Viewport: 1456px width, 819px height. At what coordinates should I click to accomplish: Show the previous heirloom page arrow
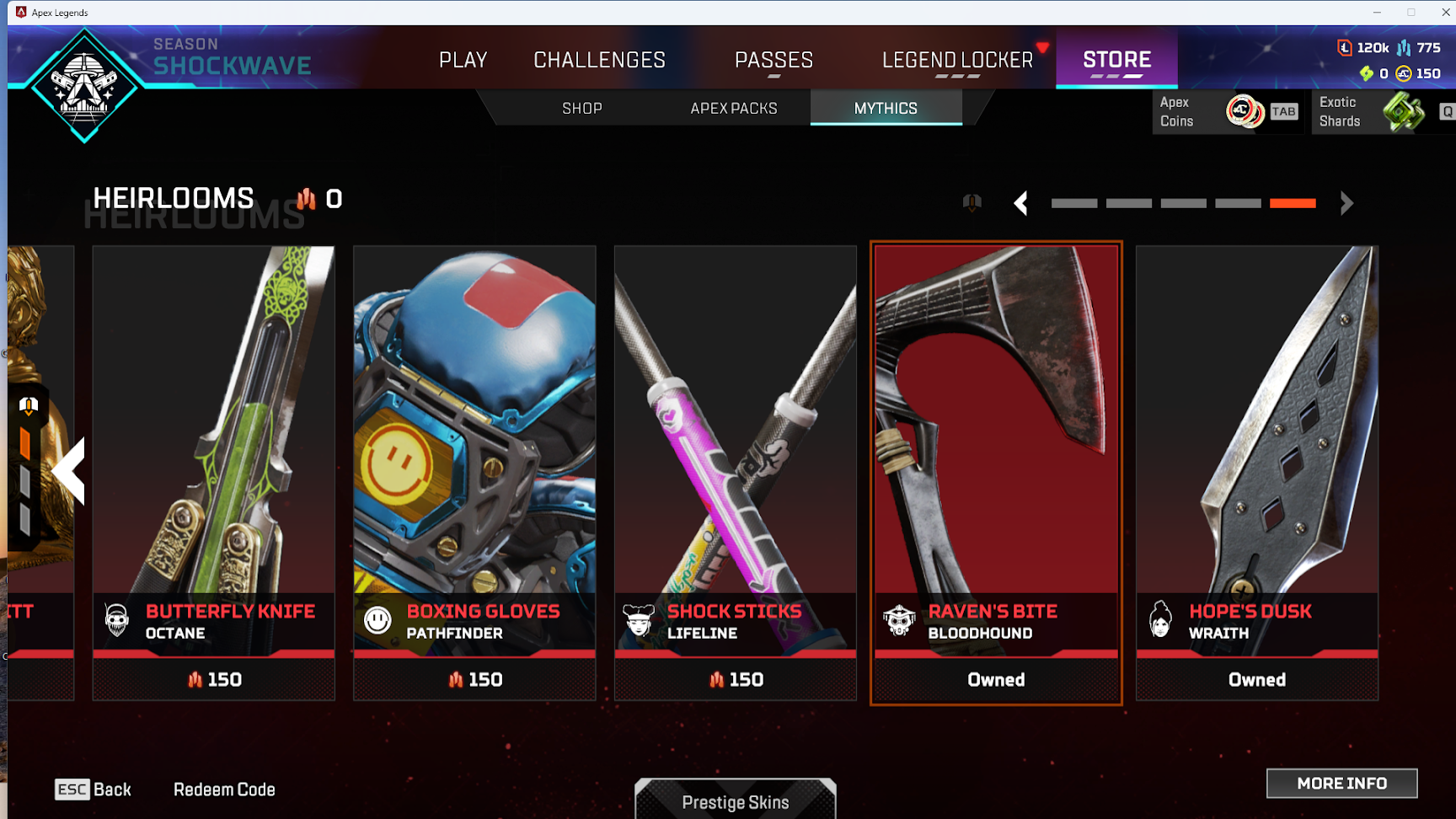1021,203
